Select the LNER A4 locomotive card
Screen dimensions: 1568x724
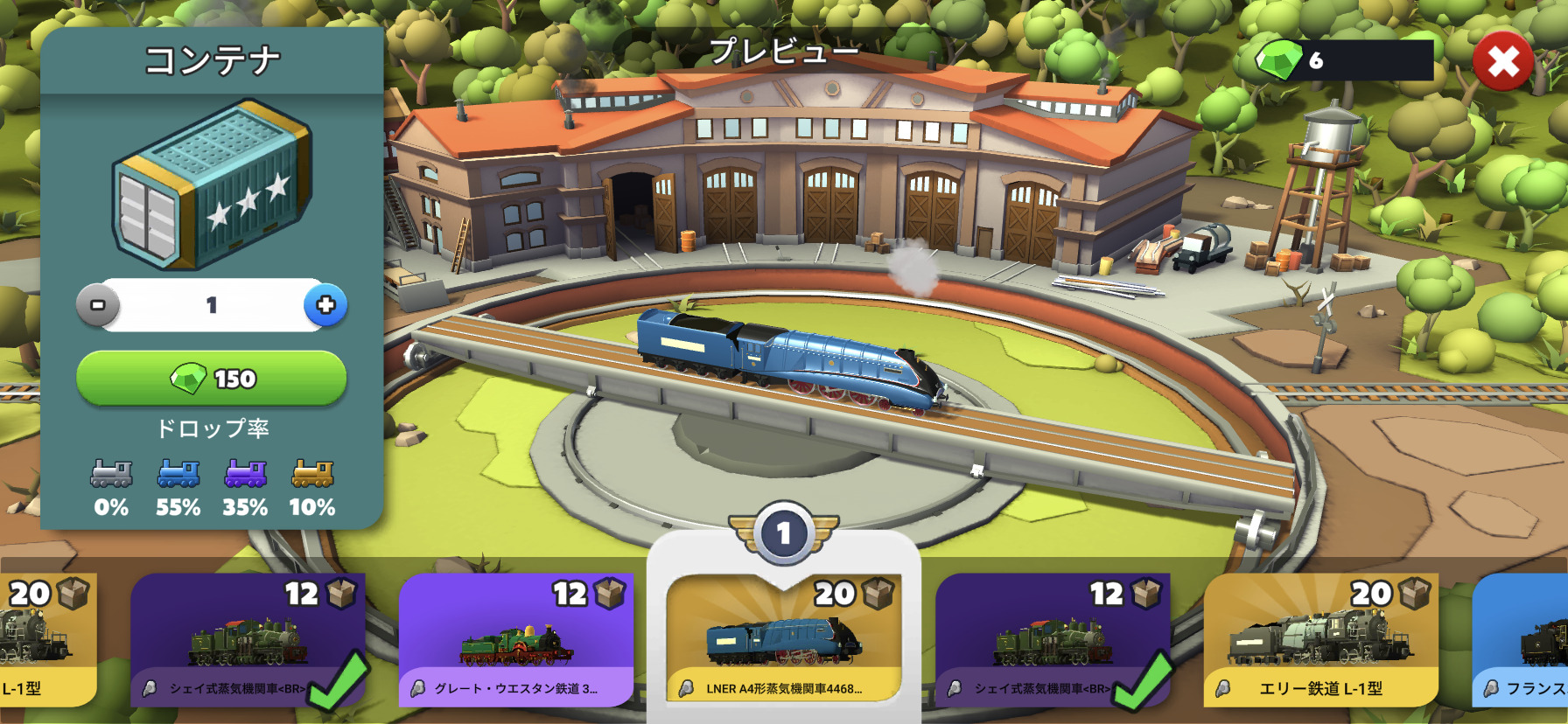[783, 640]
